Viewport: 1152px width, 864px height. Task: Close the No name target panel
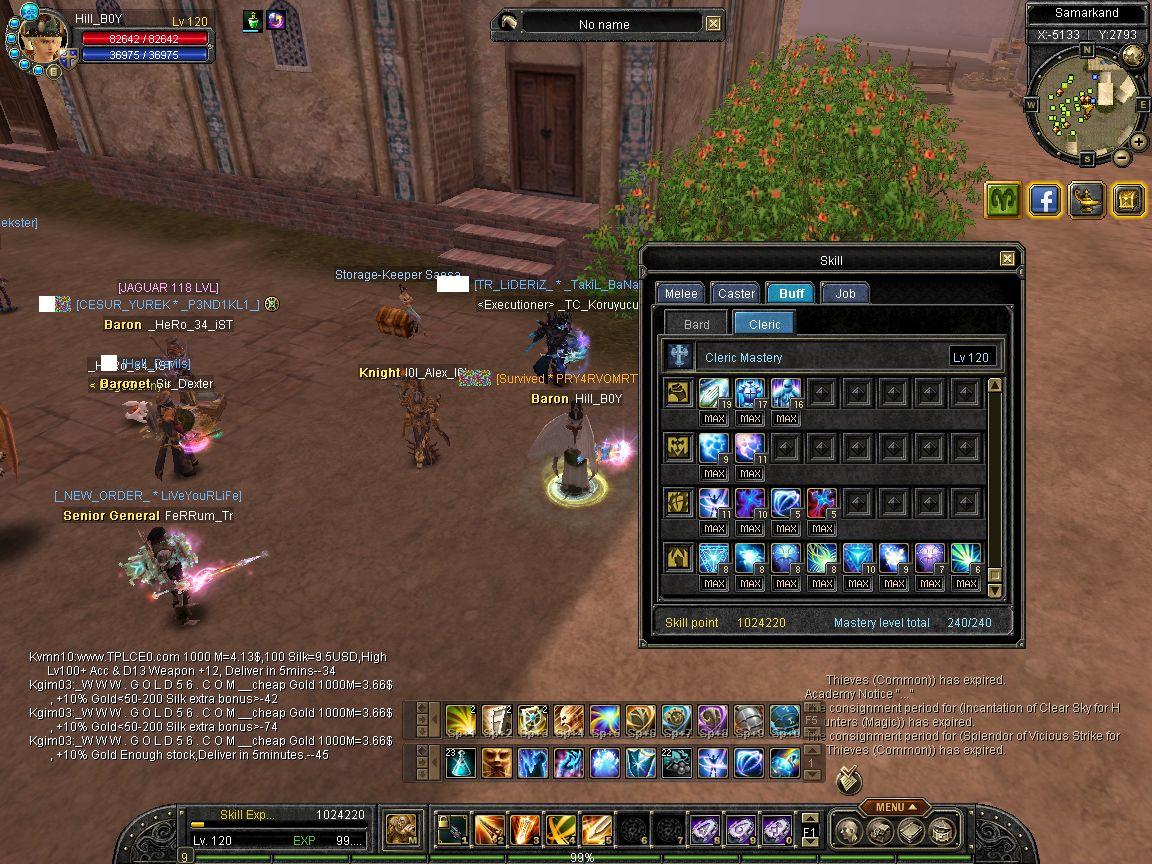pyautogui.click(x=713, y=24)
